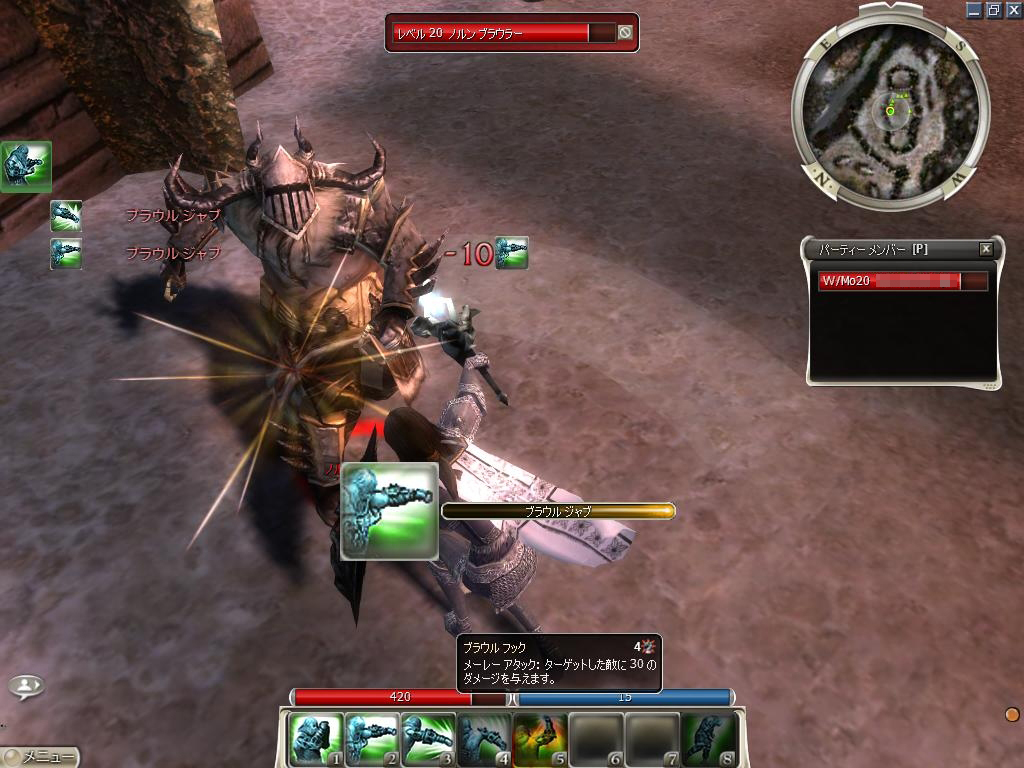1024x768 pixels.
Task: Trigger the orange uppercut skill in slot 5
Action: 540,738
